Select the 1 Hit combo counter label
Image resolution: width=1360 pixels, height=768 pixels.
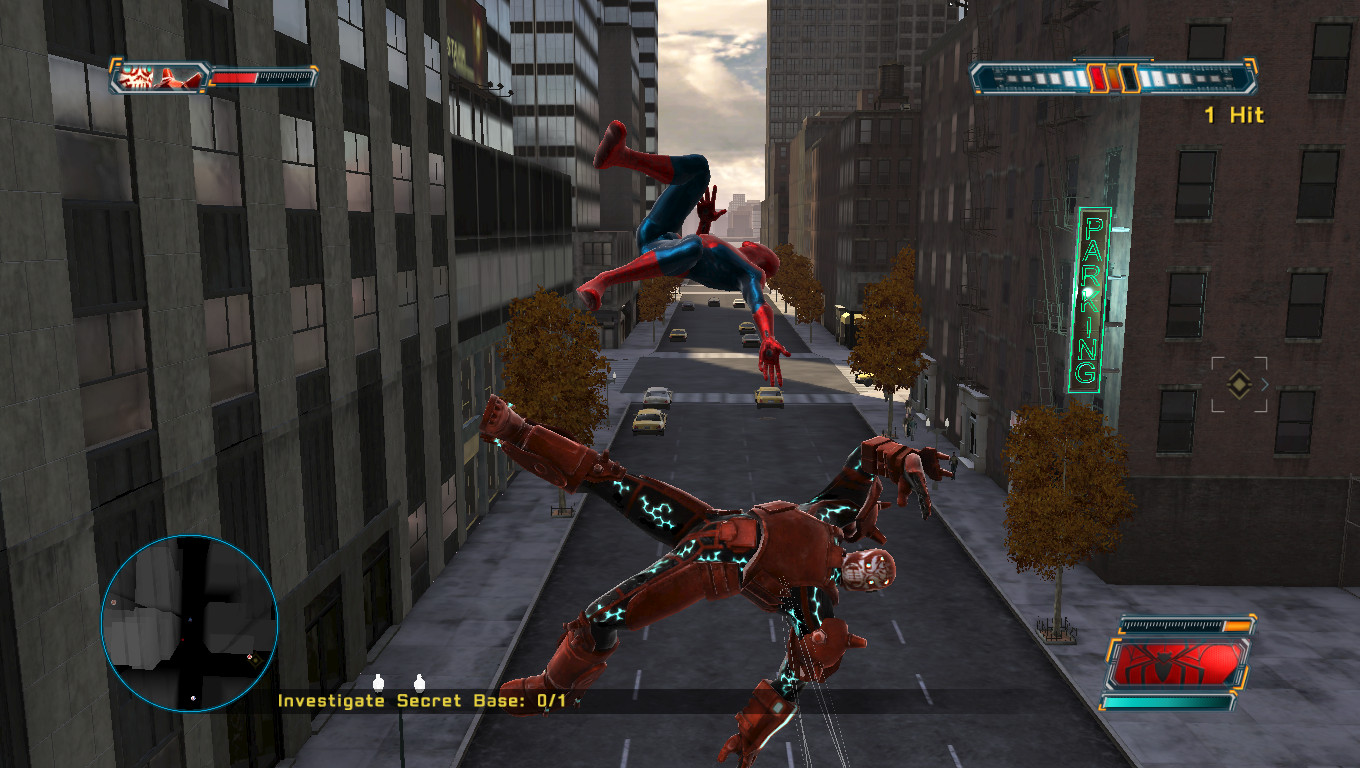tap(1234, 115)
